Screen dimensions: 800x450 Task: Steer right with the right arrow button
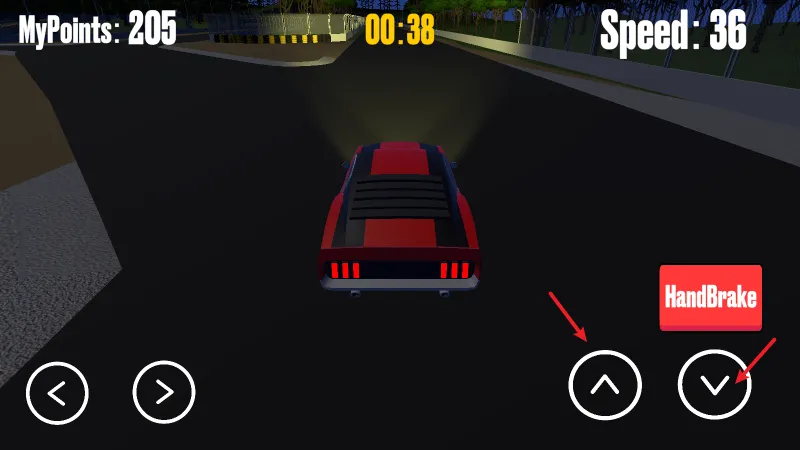point(164,391)
